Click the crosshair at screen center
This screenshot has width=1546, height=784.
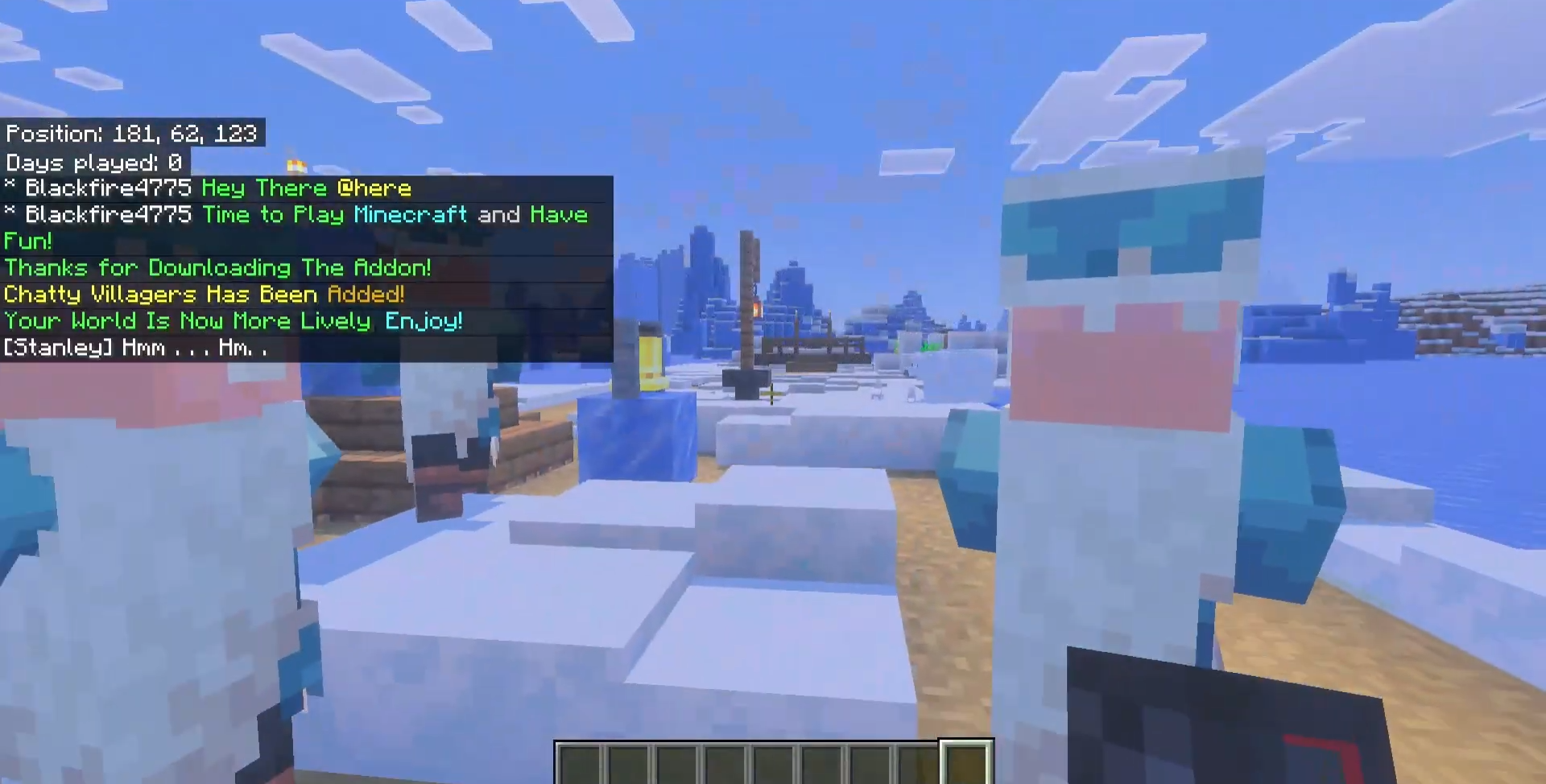pyautogui.click(x=773, y=392)
